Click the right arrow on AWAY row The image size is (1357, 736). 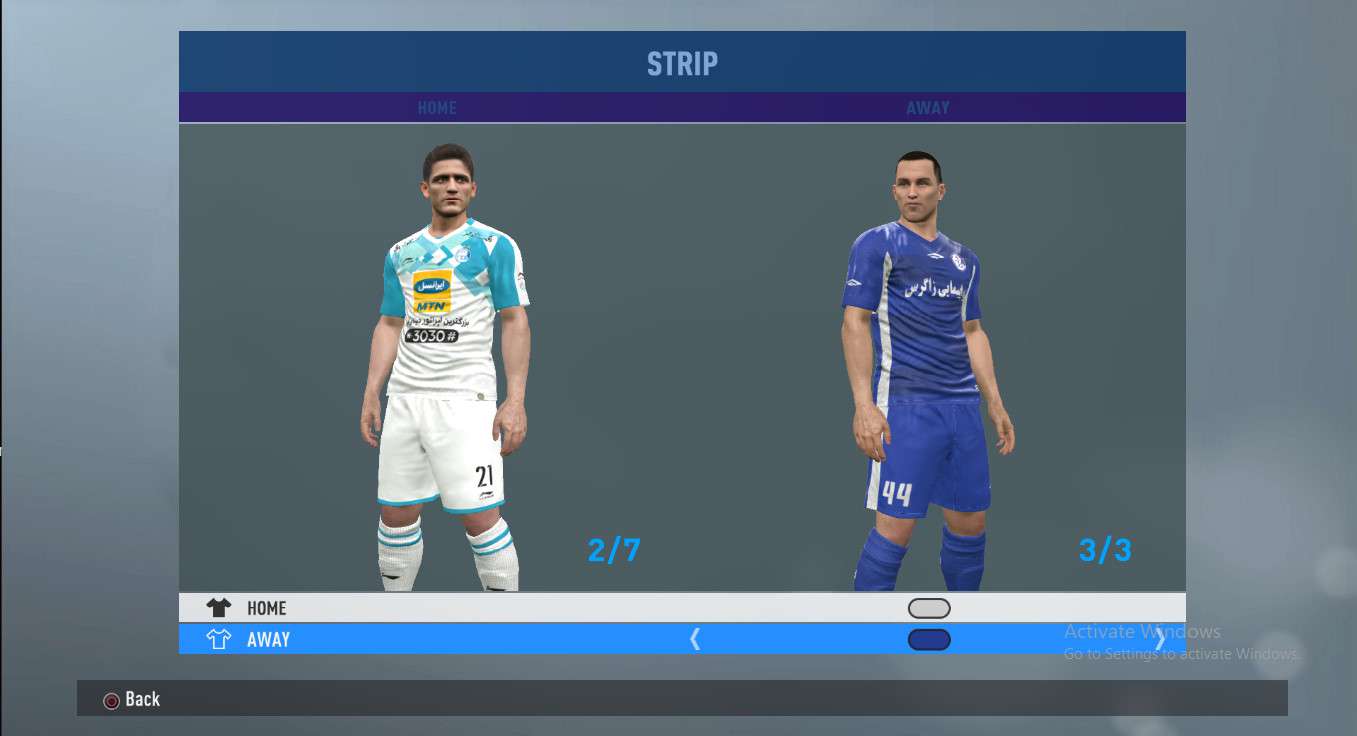click(x=1160, y=640)
